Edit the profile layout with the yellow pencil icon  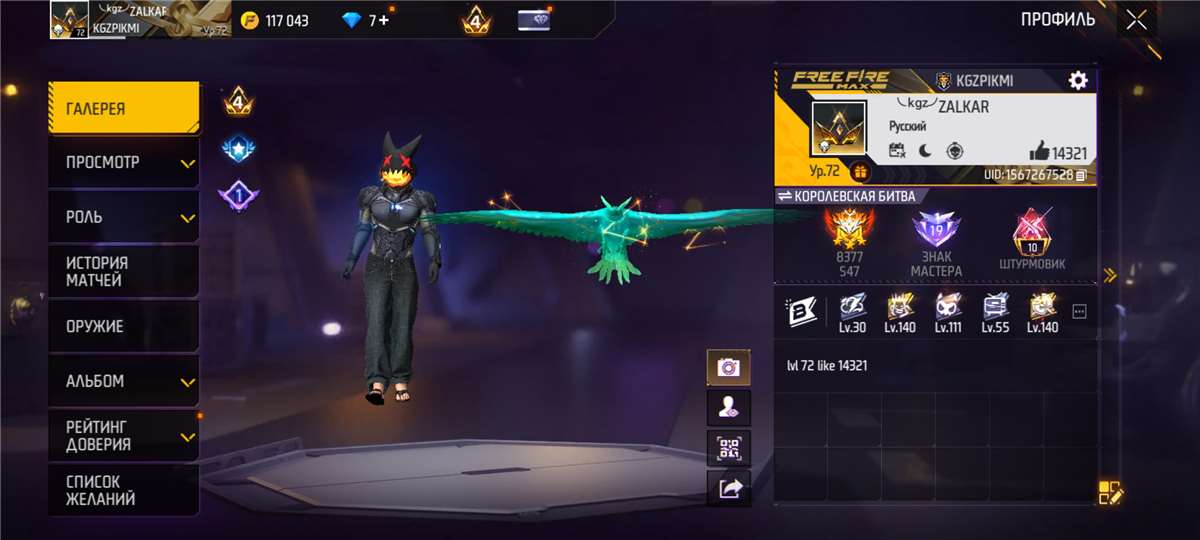click(x=1111, y=492)
